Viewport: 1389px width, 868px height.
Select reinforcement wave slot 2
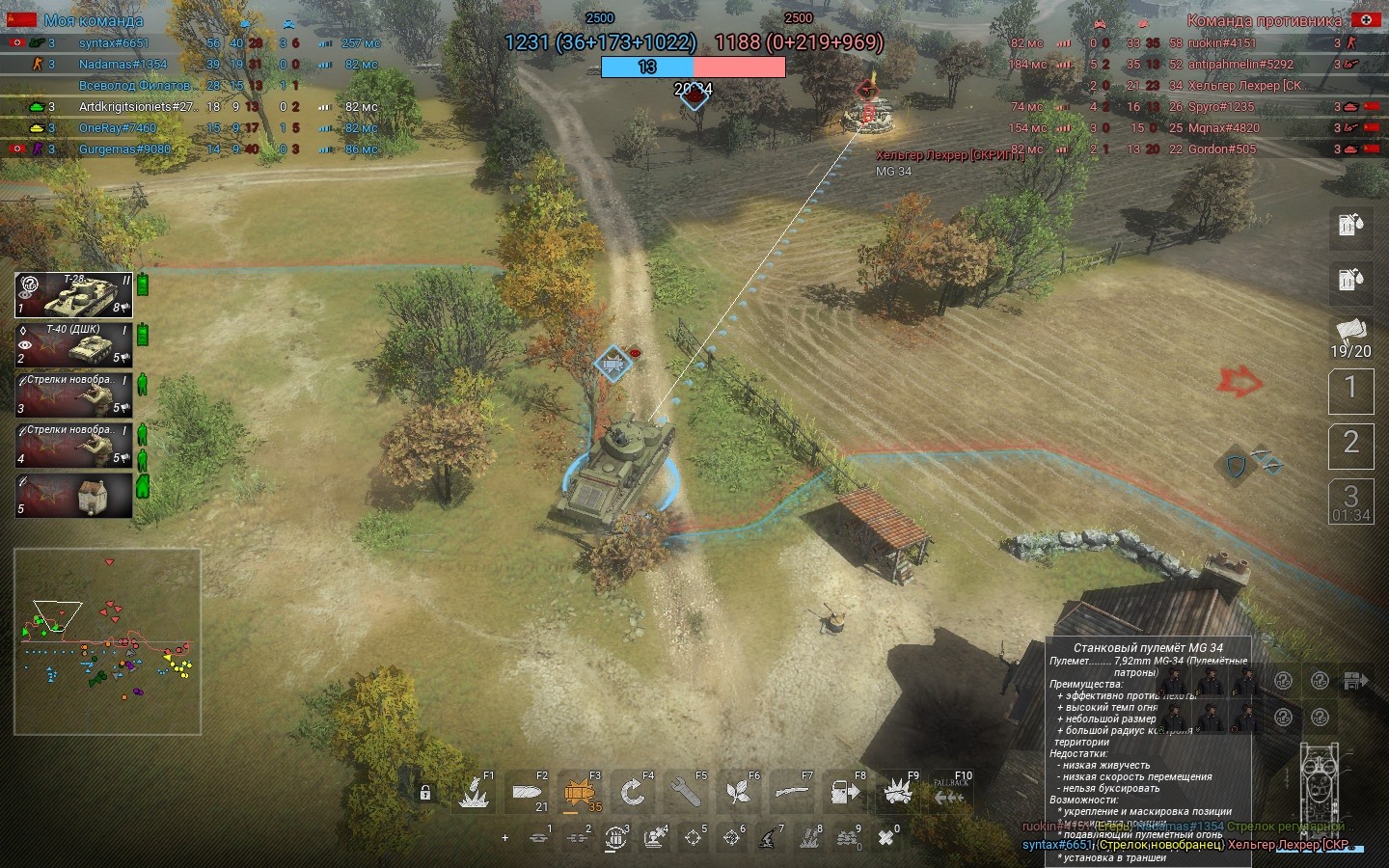[x=1350, y=444]
